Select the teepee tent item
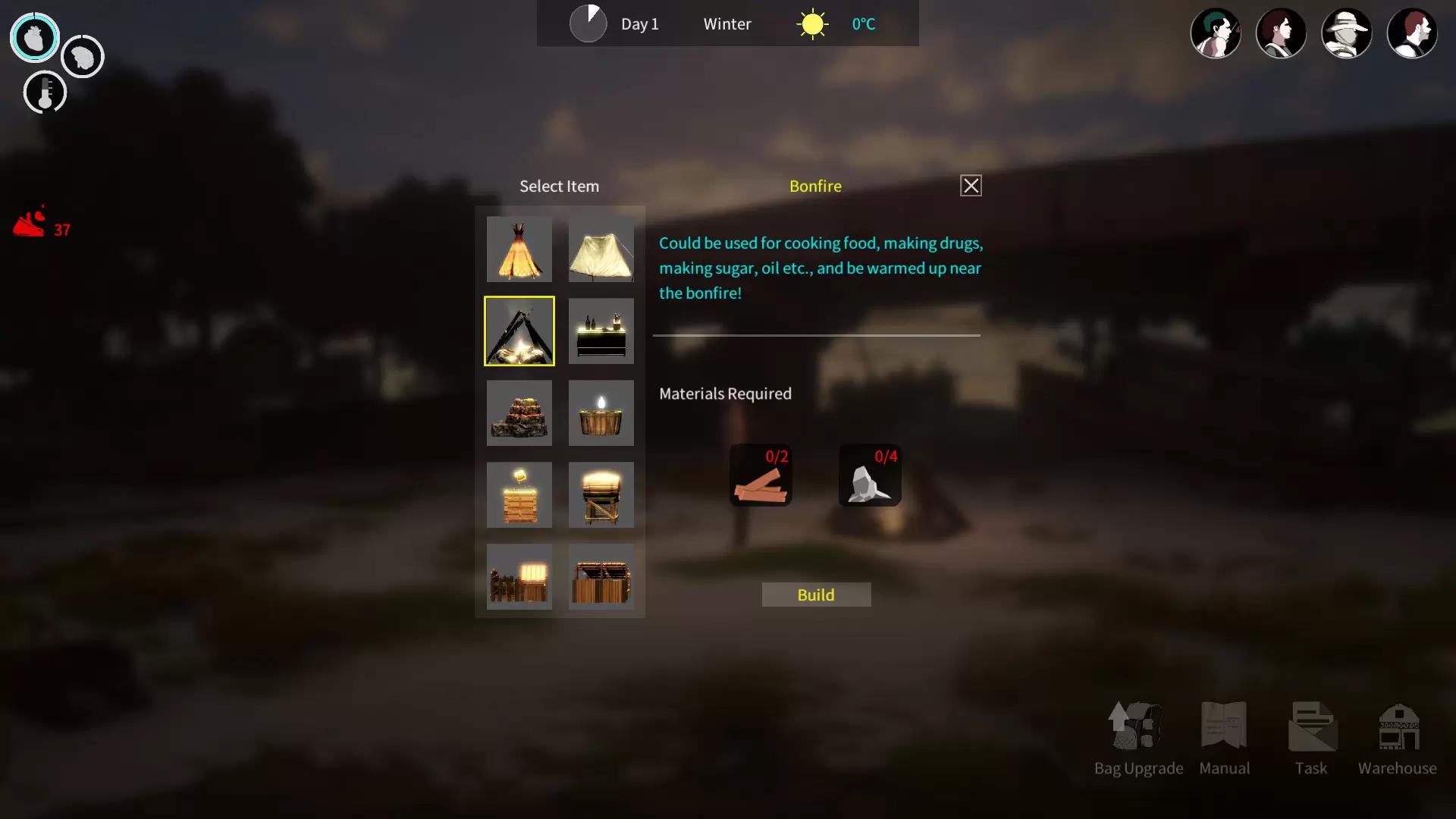 click(x=519, y=249)
